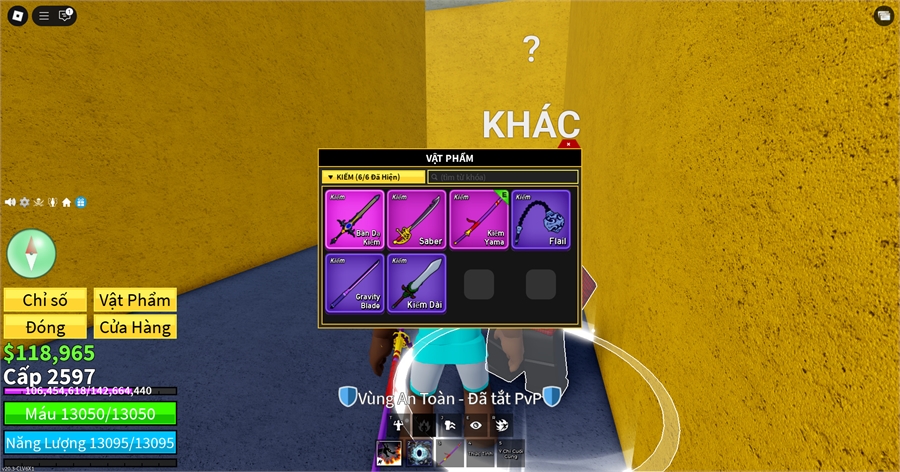Viewport: 900px width, 472px height.
Task: Click the inventory keyword search field
Action: [x=503, y=177]
